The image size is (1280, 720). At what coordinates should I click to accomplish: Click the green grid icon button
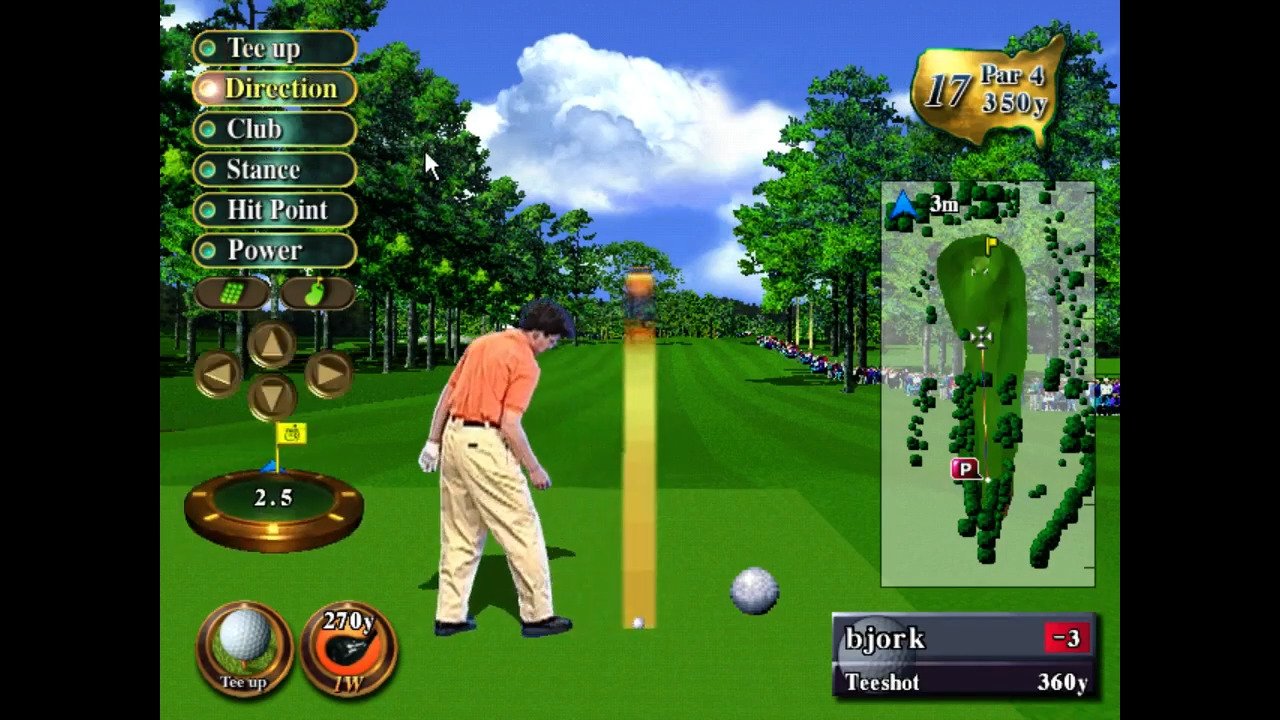pos(232,293)
